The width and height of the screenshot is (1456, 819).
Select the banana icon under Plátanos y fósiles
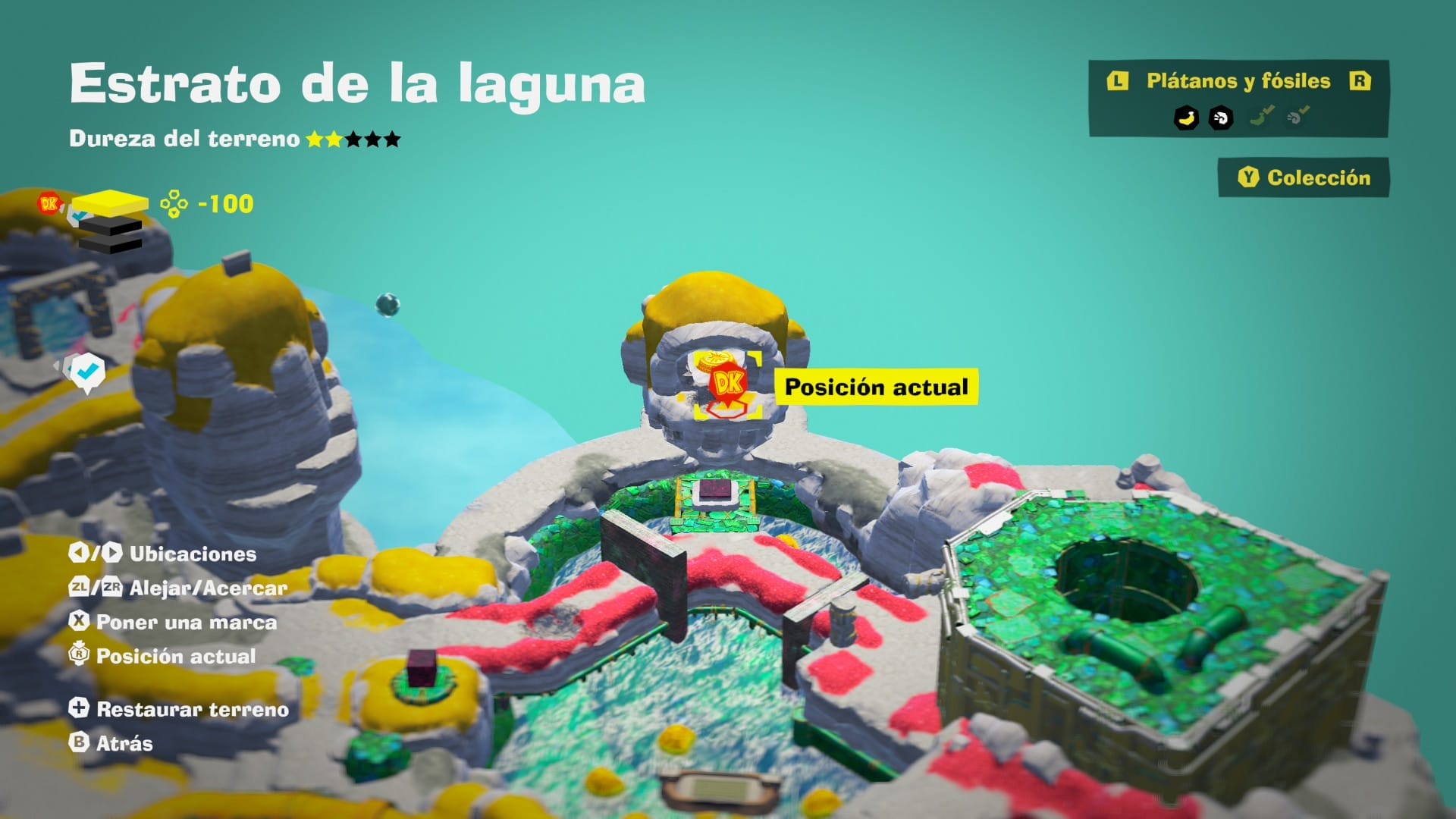(x=1186, y=119)
